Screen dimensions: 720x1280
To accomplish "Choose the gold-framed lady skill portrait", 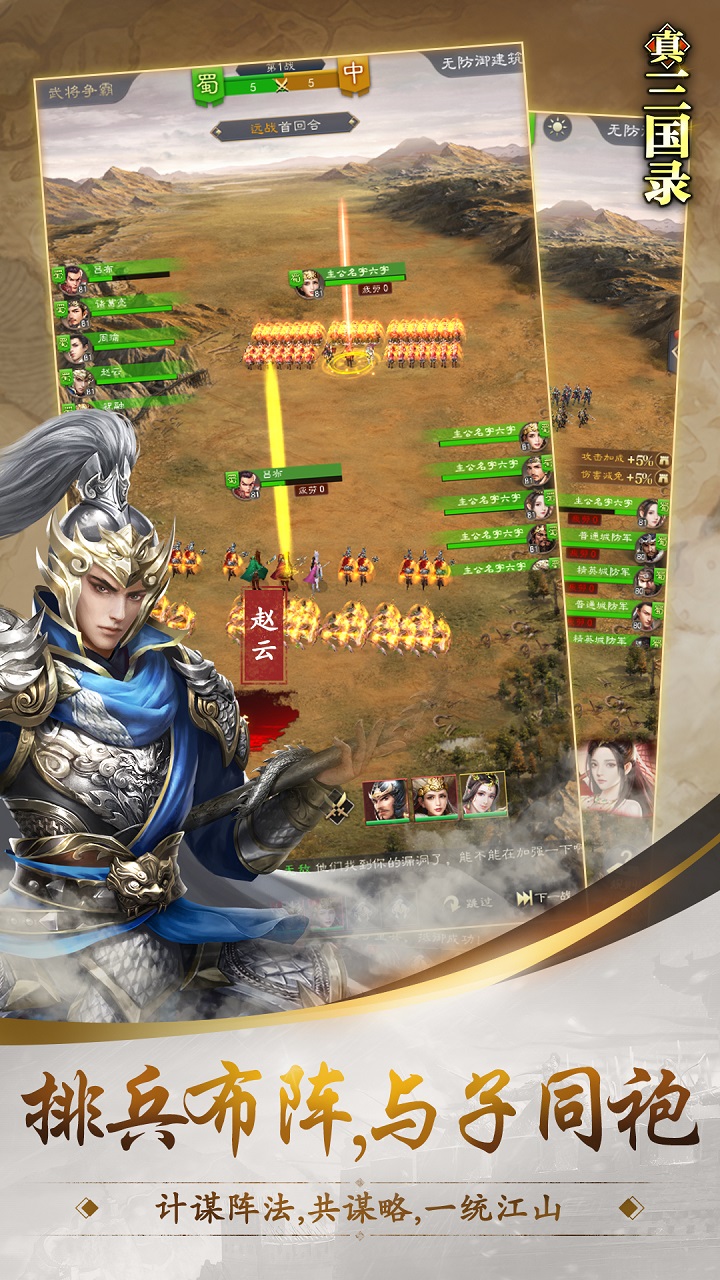I will pos(483,794).
